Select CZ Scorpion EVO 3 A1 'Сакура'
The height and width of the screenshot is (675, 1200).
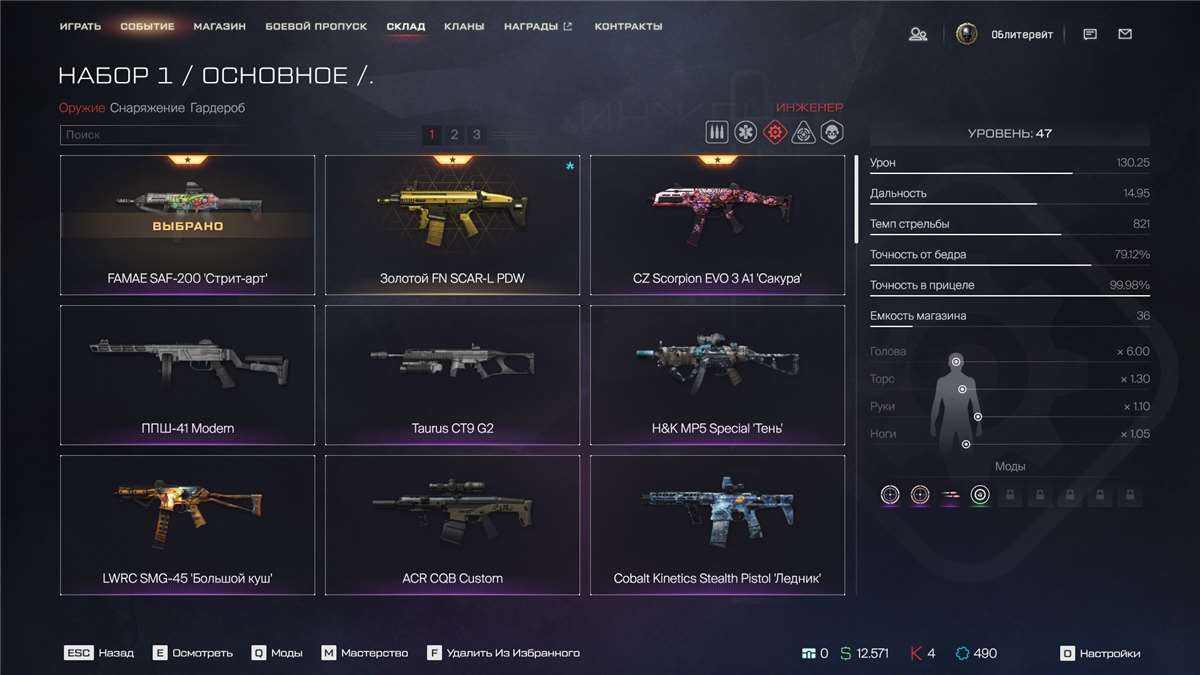pos(717,225)
